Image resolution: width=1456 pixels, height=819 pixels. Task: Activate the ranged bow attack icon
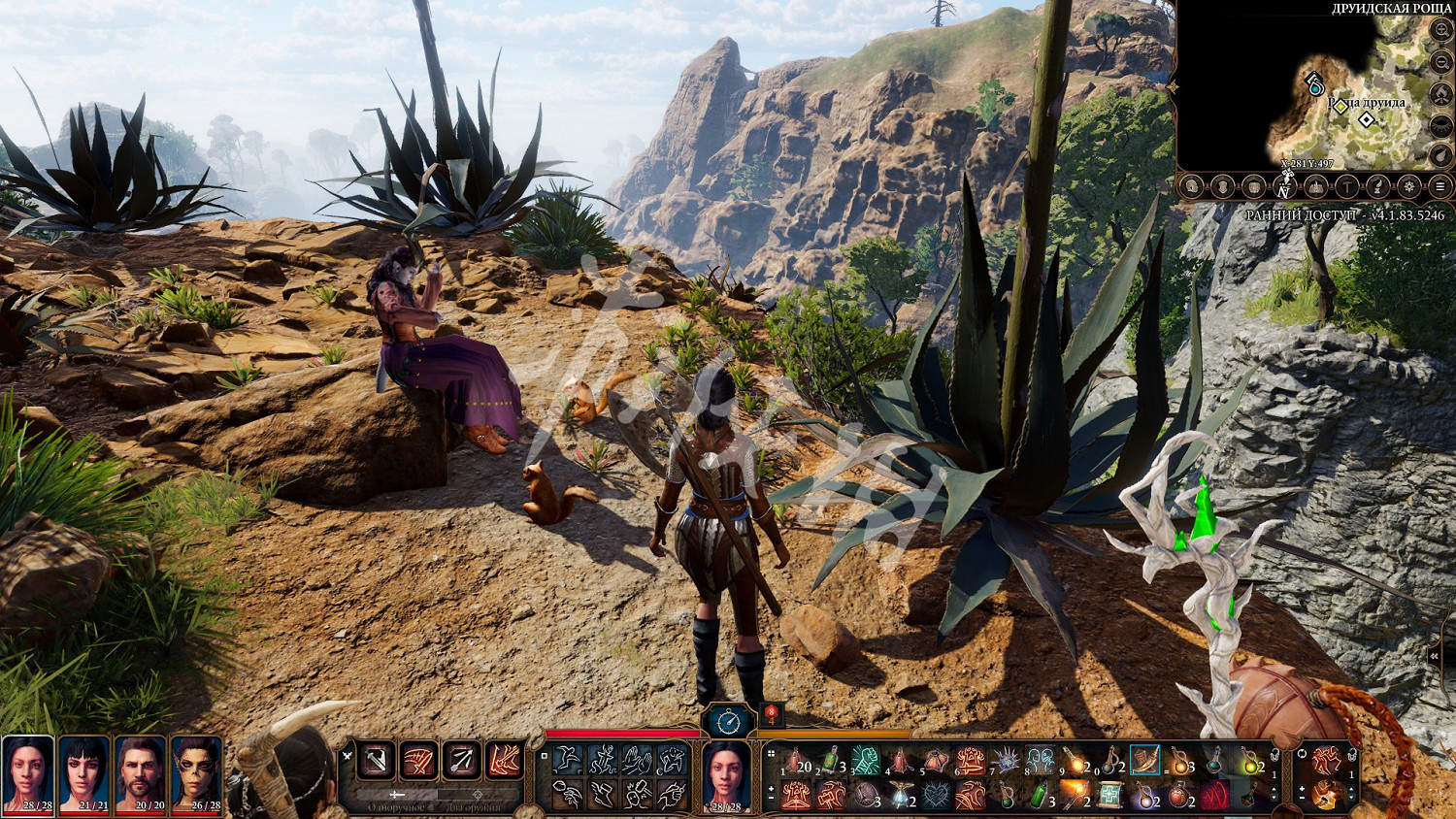tap(462, 760)
